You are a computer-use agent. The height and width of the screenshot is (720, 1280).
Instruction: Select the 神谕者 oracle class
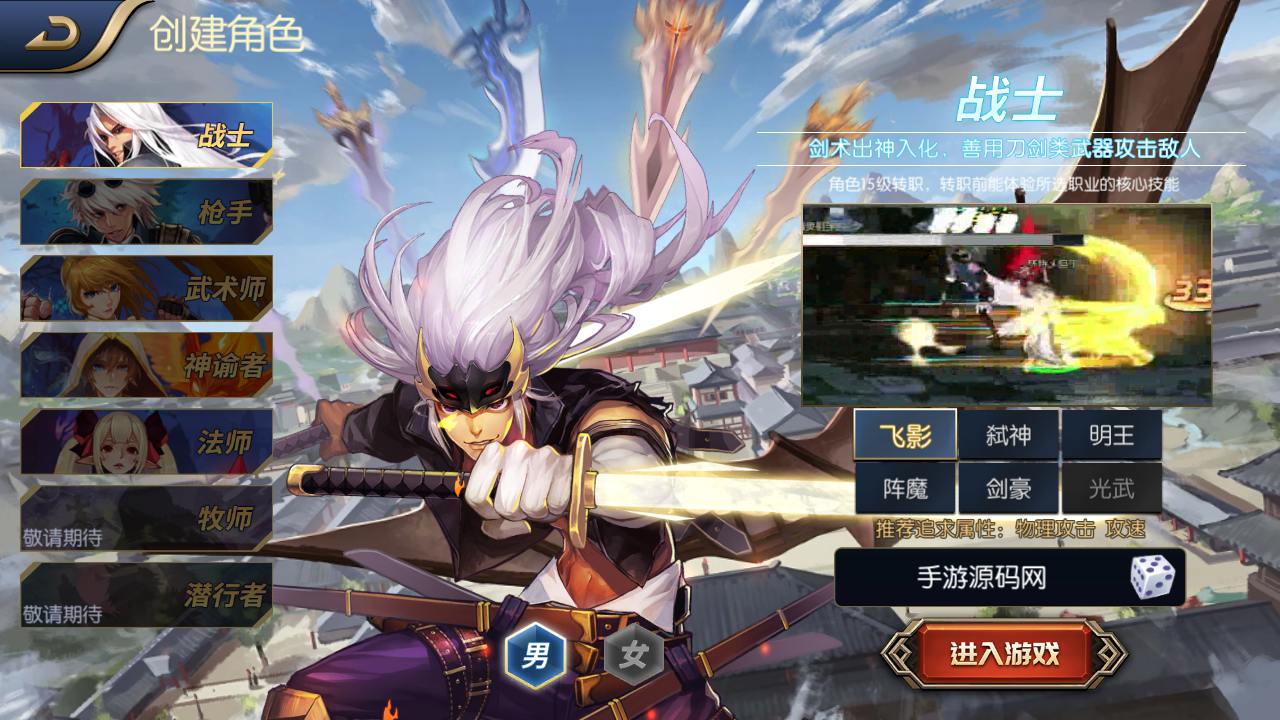[146, 365]
